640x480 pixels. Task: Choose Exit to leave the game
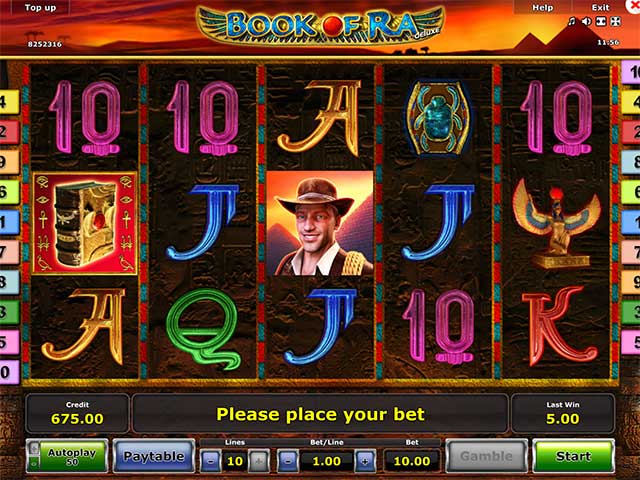pos(600,7)
